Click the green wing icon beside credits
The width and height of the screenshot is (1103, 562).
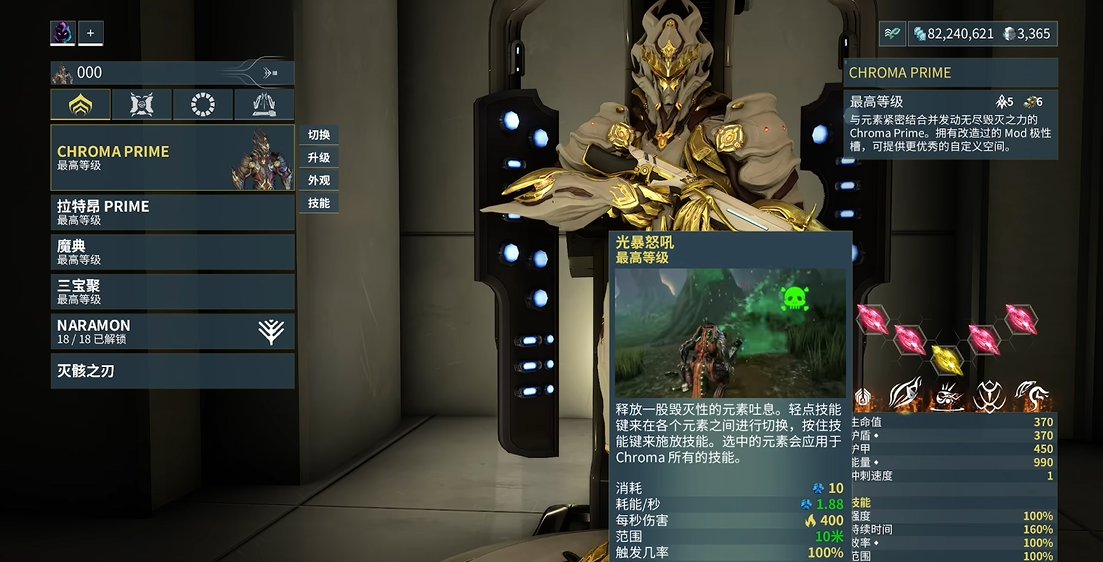892,34
